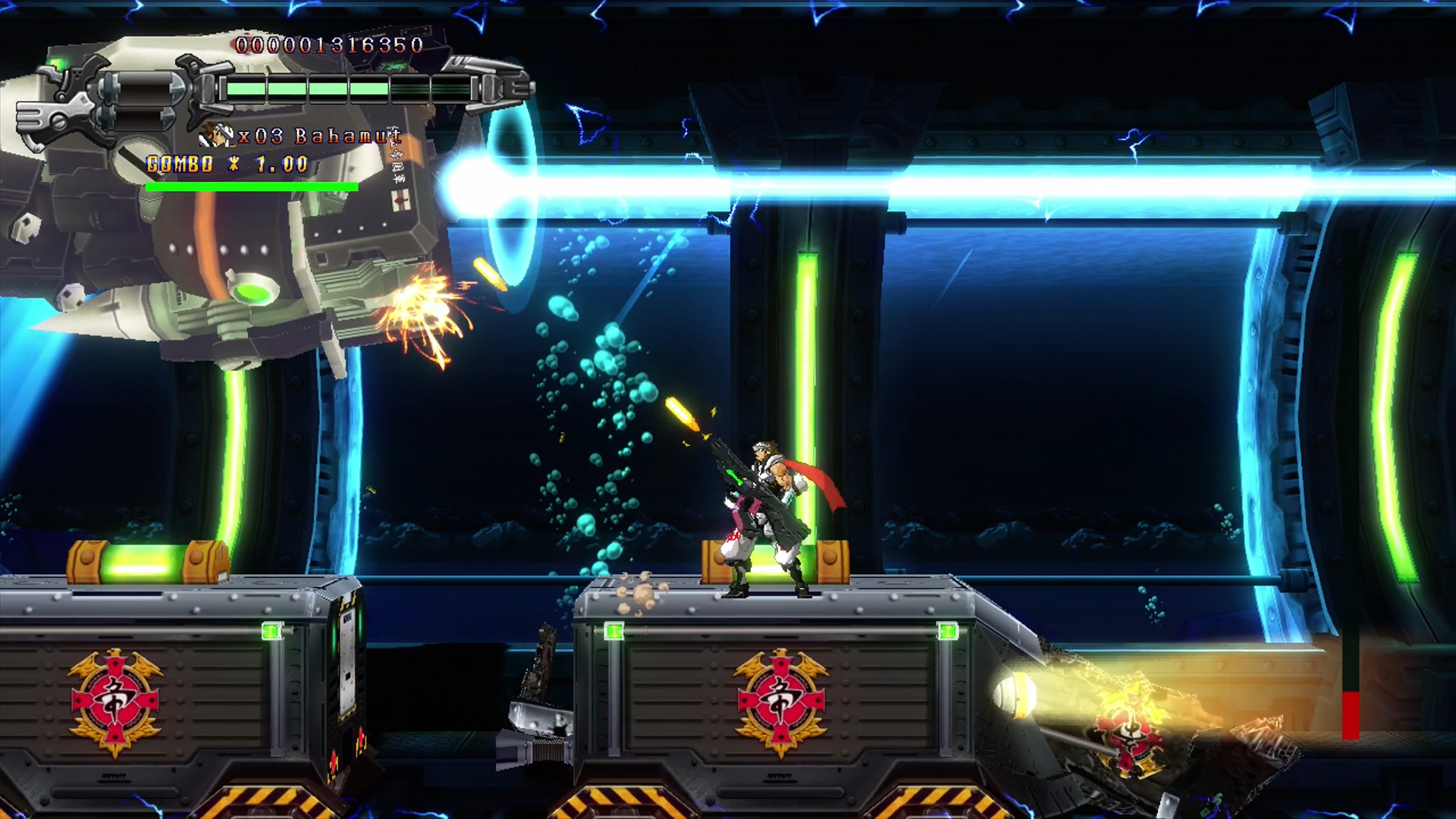Select the Bahamut character portrait icon

216,136
